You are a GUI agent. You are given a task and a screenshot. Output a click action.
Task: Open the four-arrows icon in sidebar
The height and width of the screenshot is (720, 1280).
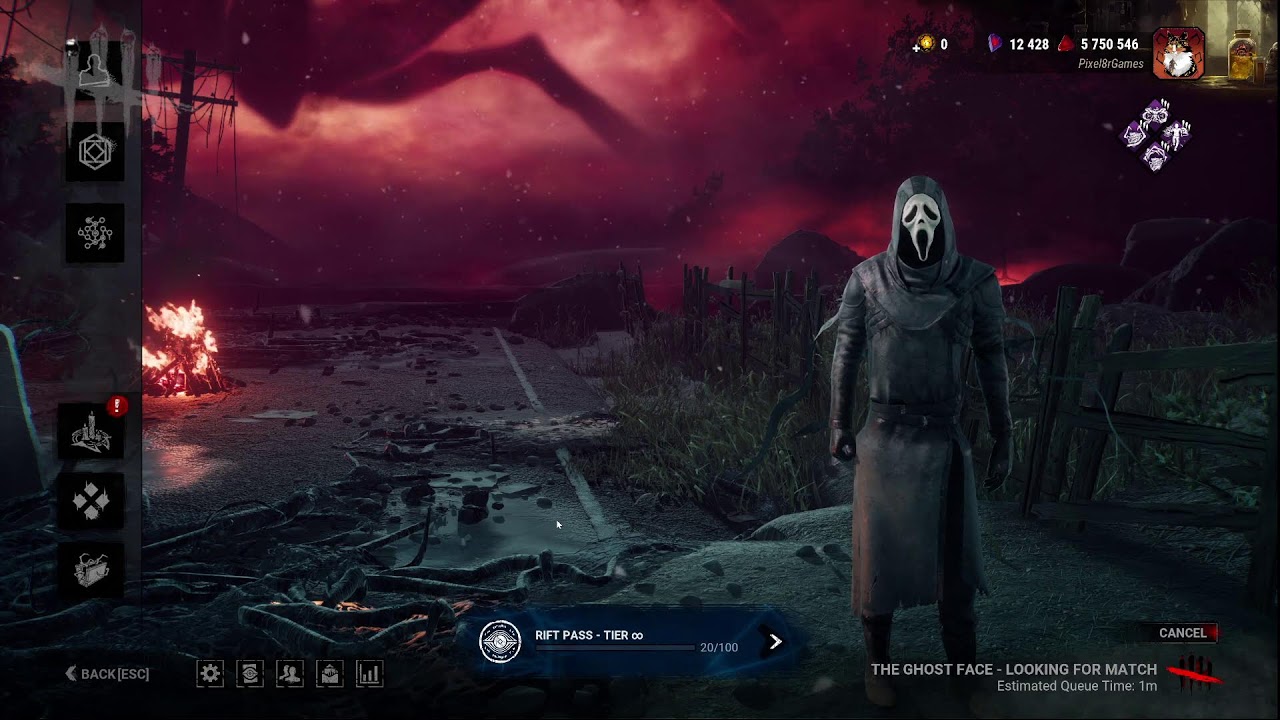(92, 500)
